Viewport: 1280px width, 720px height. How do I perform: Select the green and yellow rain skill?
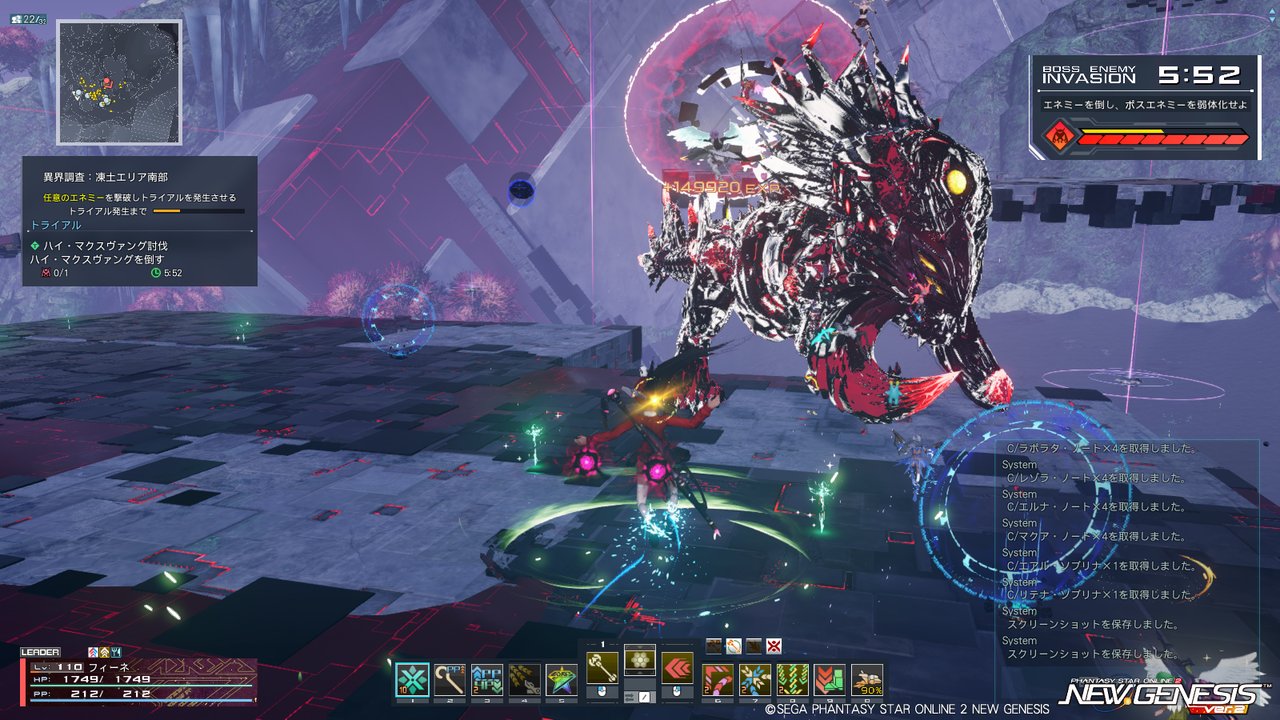click(x=792, y=680)
